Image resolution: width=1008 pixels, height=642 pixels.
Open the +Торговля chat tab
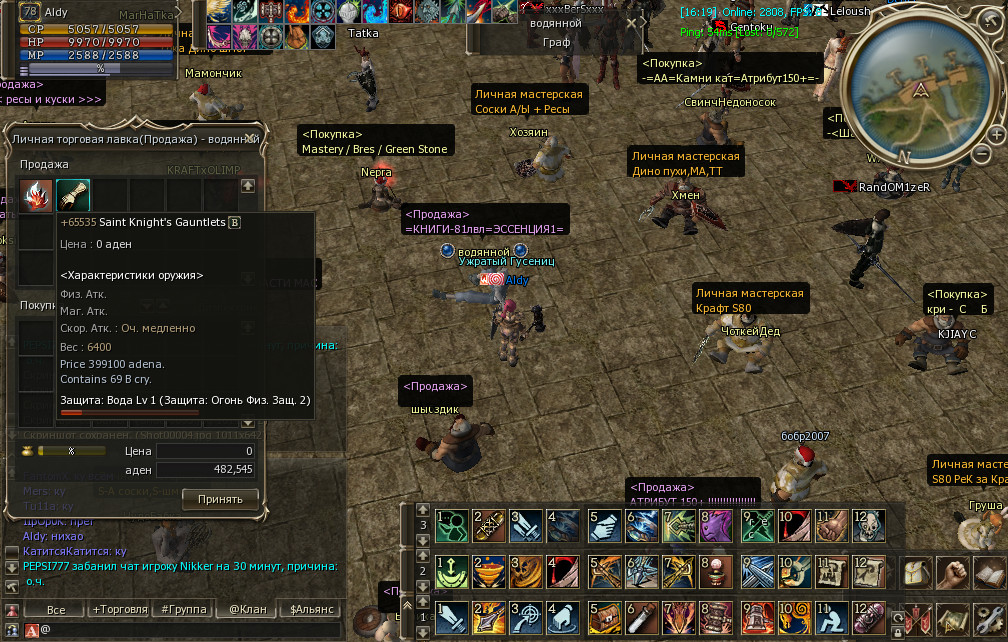coord(117,609)
